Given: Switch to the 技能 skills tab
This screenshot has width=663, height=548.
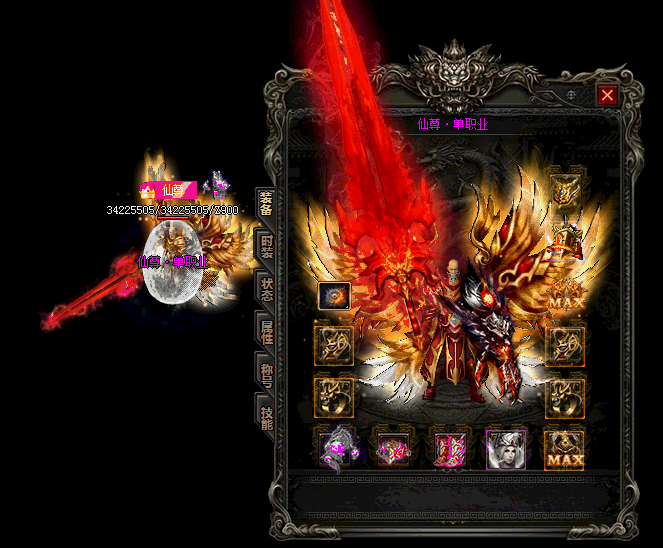Looking at the screenshot, I should pyautogui.click(x=266, y=417).
